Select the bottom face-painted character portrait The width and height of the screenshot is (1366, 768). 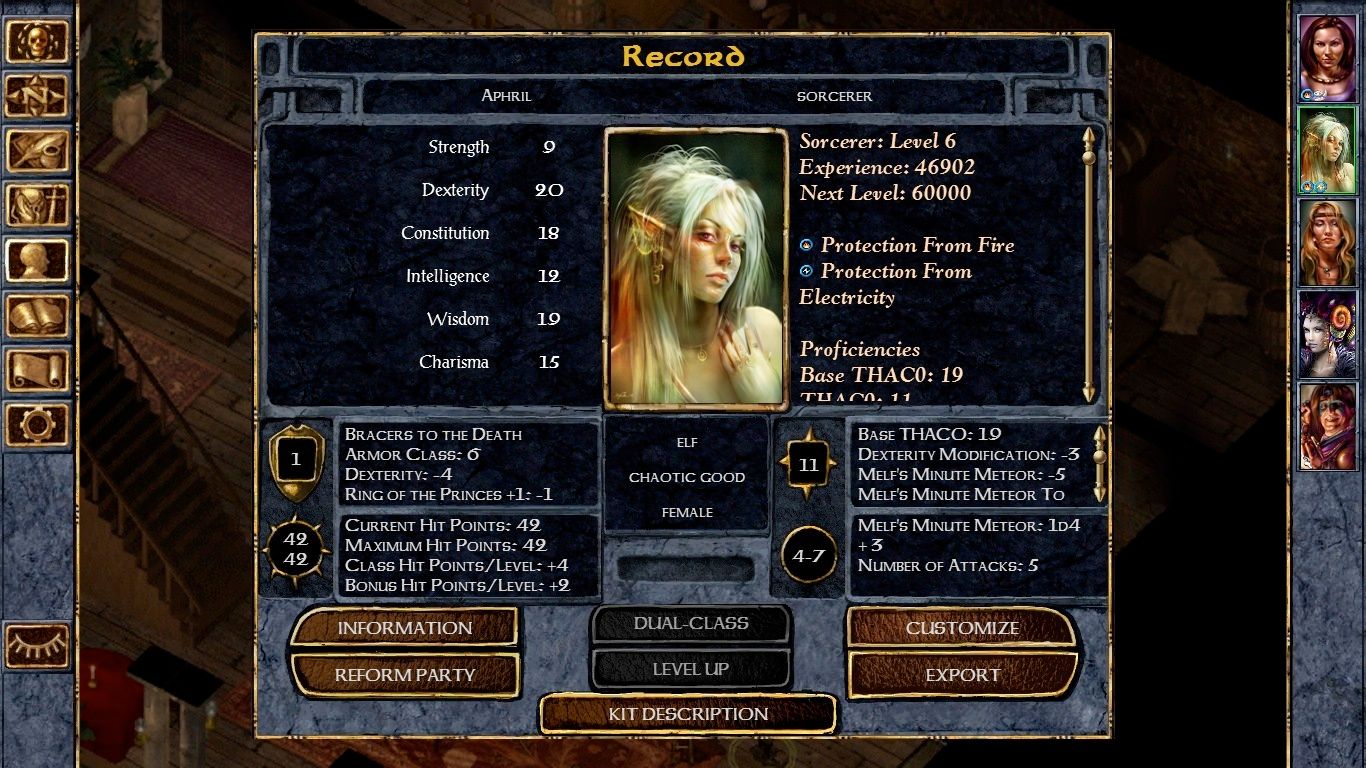click(x=1327, y=425)
